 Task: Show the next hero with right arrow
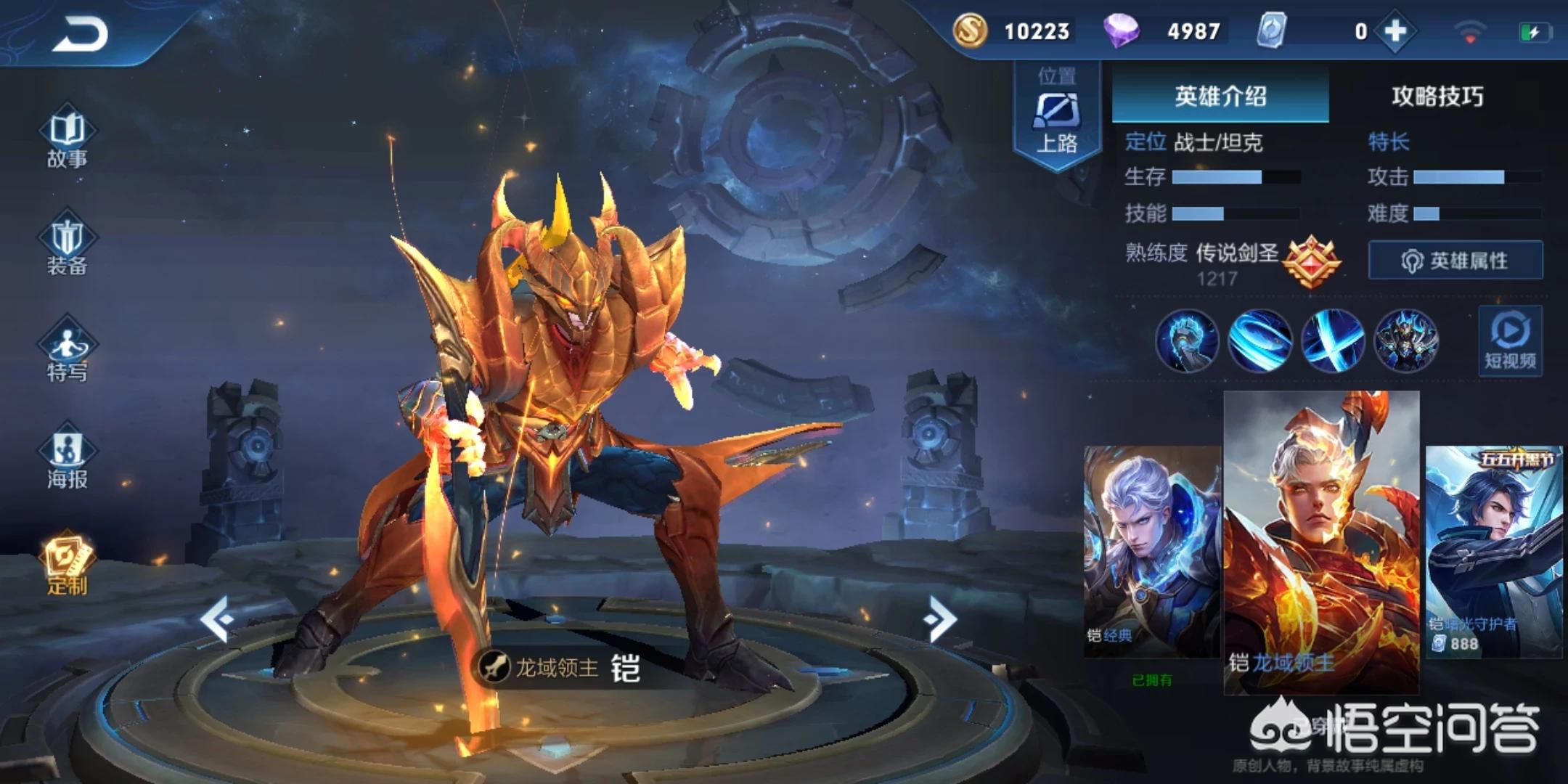click(942, 618)
